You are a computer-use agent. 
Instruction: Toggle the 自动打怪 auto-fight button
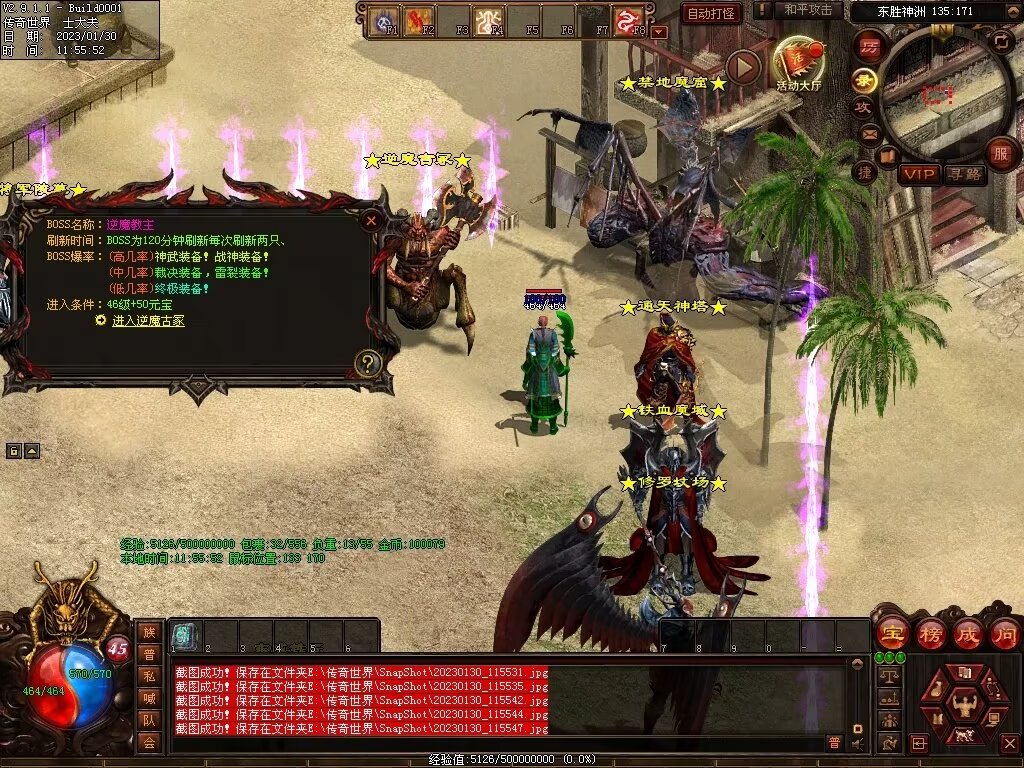(711, 13)
